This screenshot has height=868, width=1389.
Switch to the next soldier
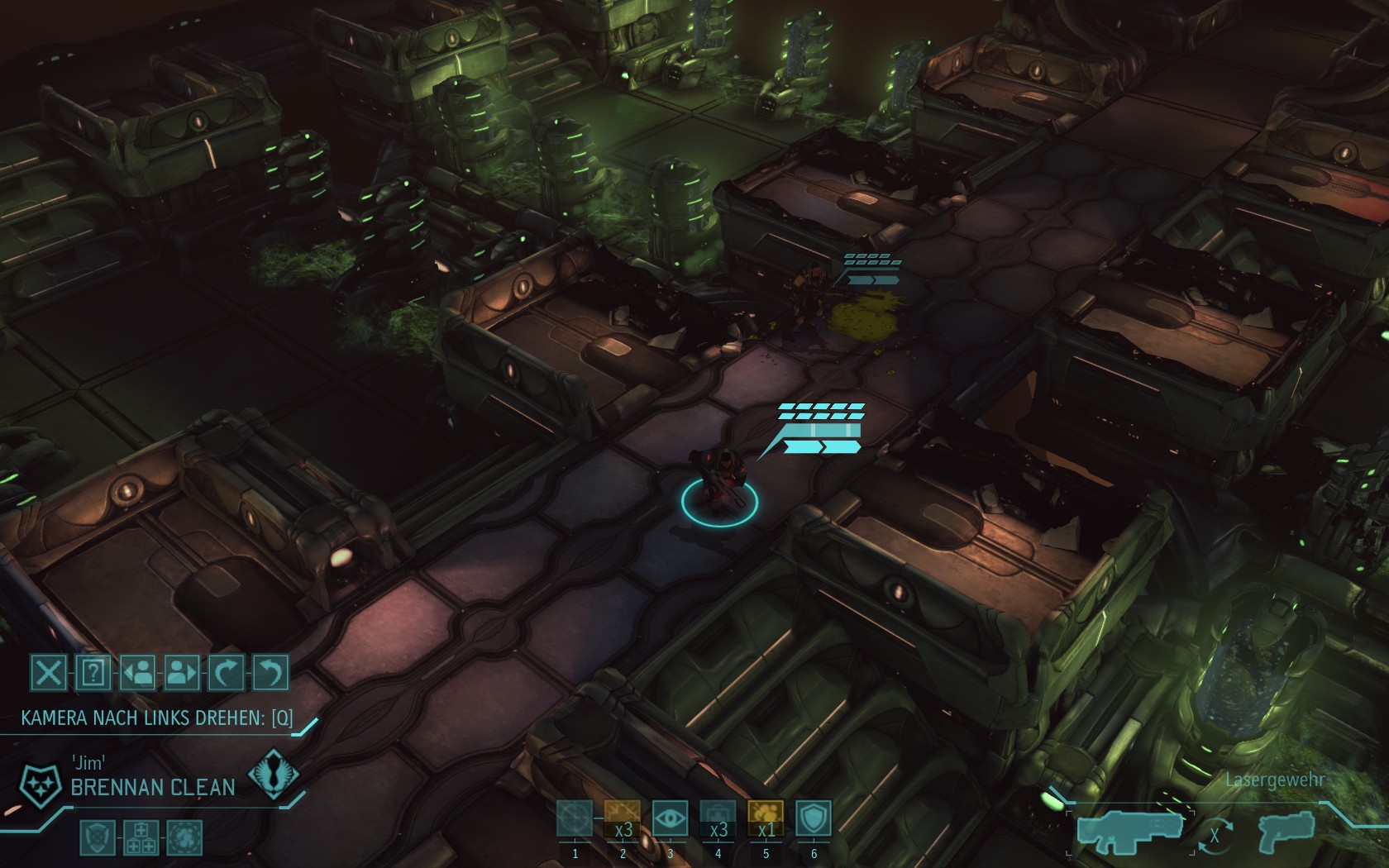[182, 673]
